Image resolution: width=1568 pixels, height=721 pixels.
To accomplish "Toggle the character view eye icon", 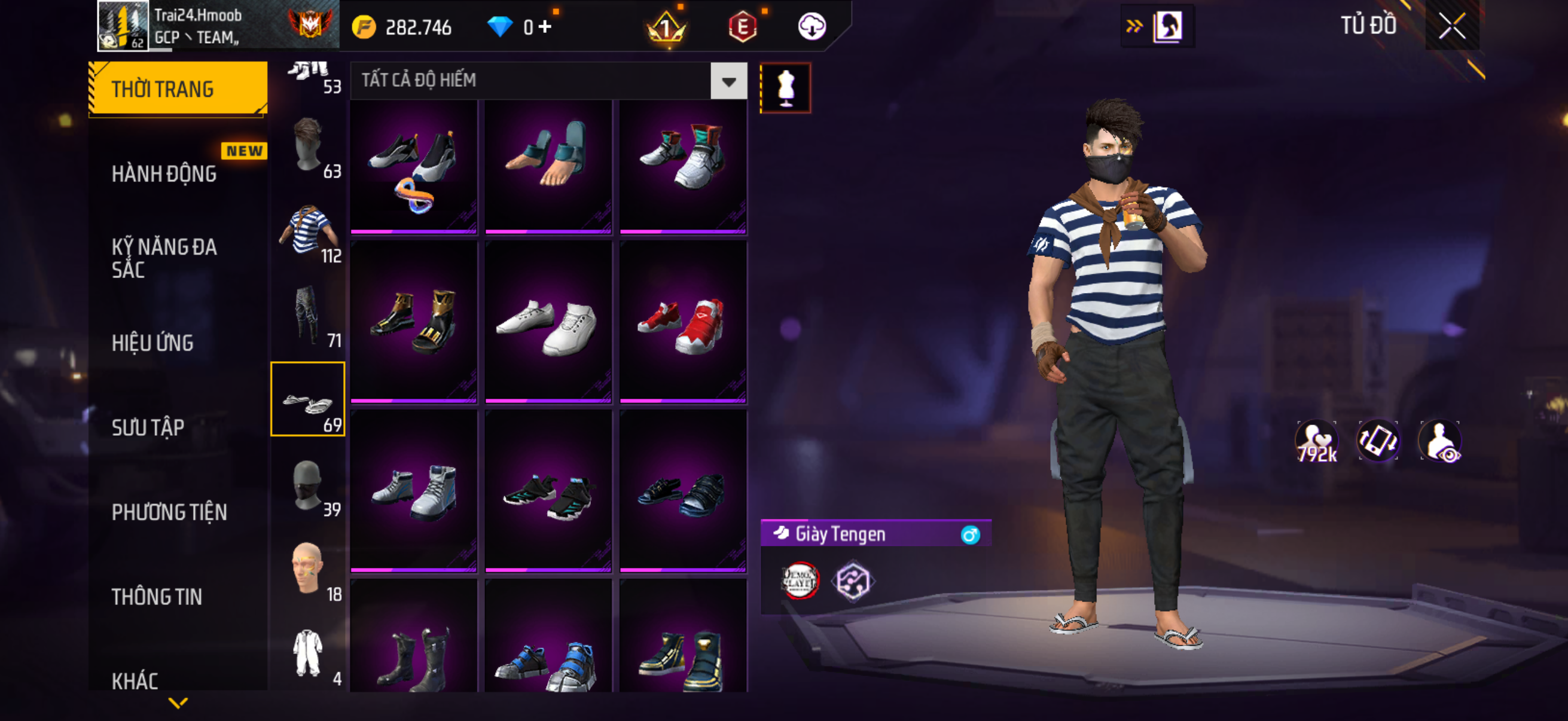I will (x=1440, y=441).
